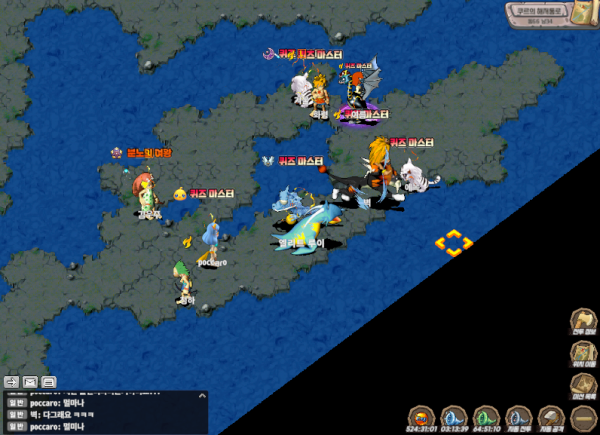Toggle the auto battle blue horn button
This screenshot has width=600, height=435.
click(x=518, y=416)
